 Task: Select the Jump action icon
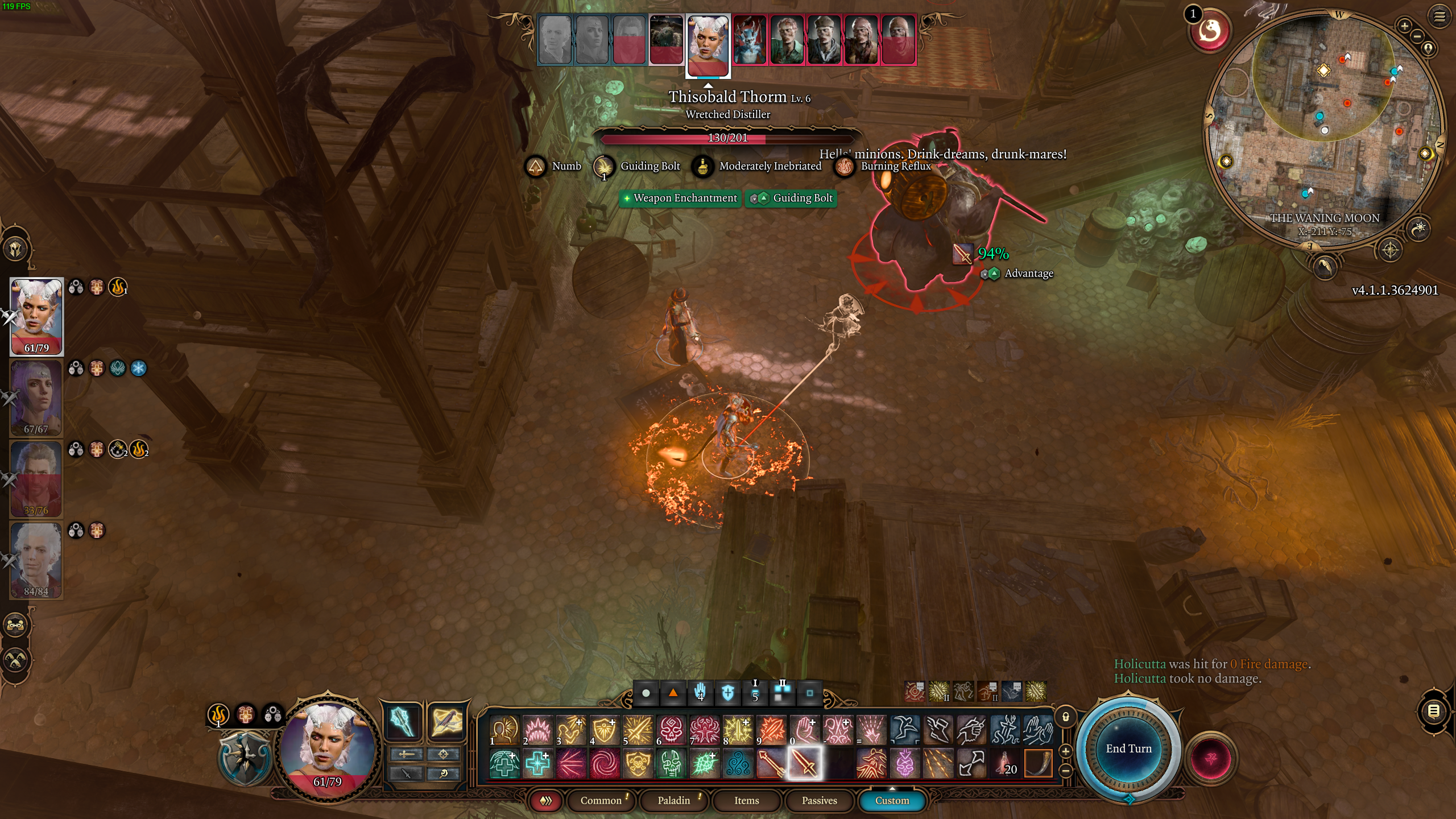tap(905, 730)
